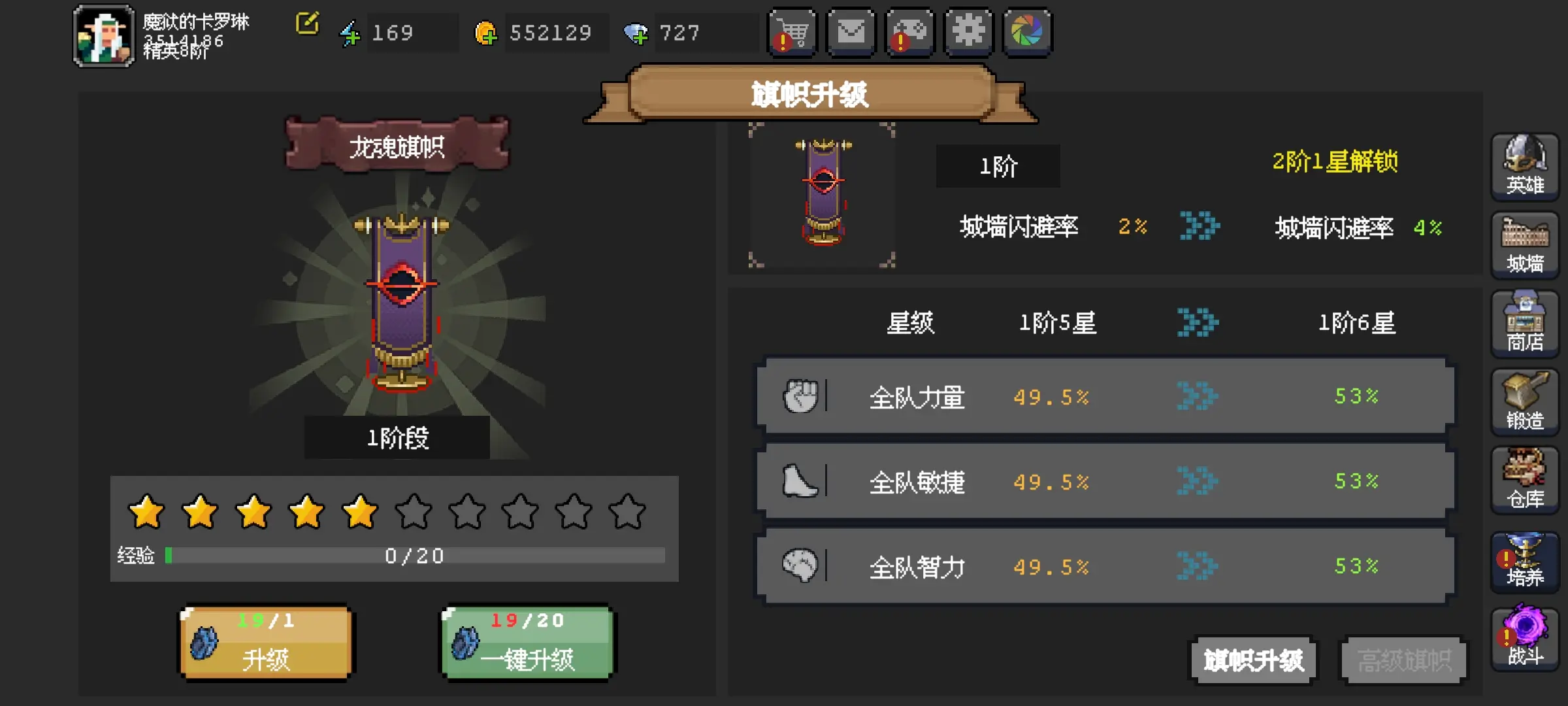Screen dimensions: 1568x706
Task: Open the 城墙 wall menu
Action: click(x=1525, y=245)
